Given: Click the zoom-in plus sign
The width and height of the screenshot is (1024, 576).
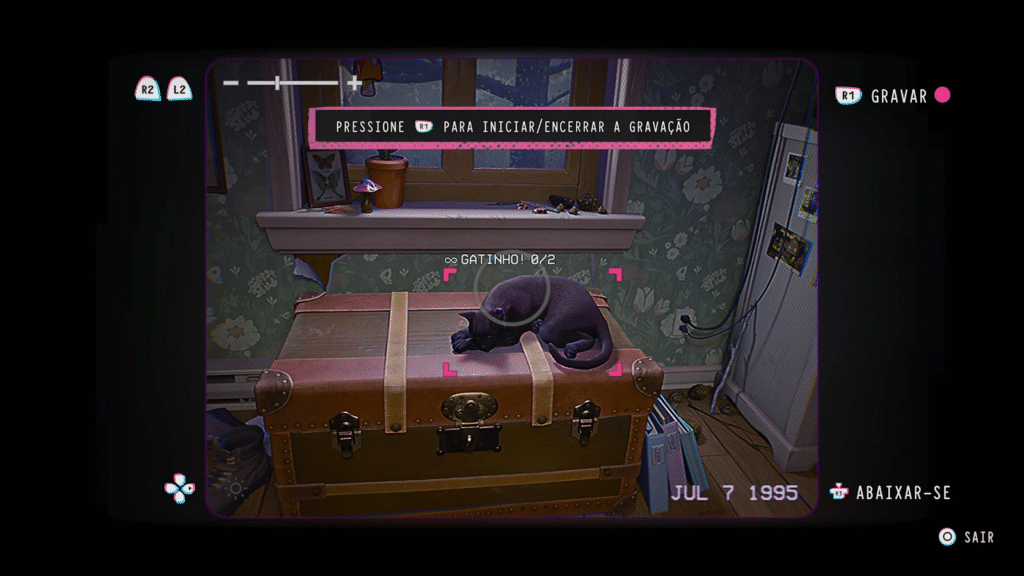Looking at the screenshot, I should (354, 83).
